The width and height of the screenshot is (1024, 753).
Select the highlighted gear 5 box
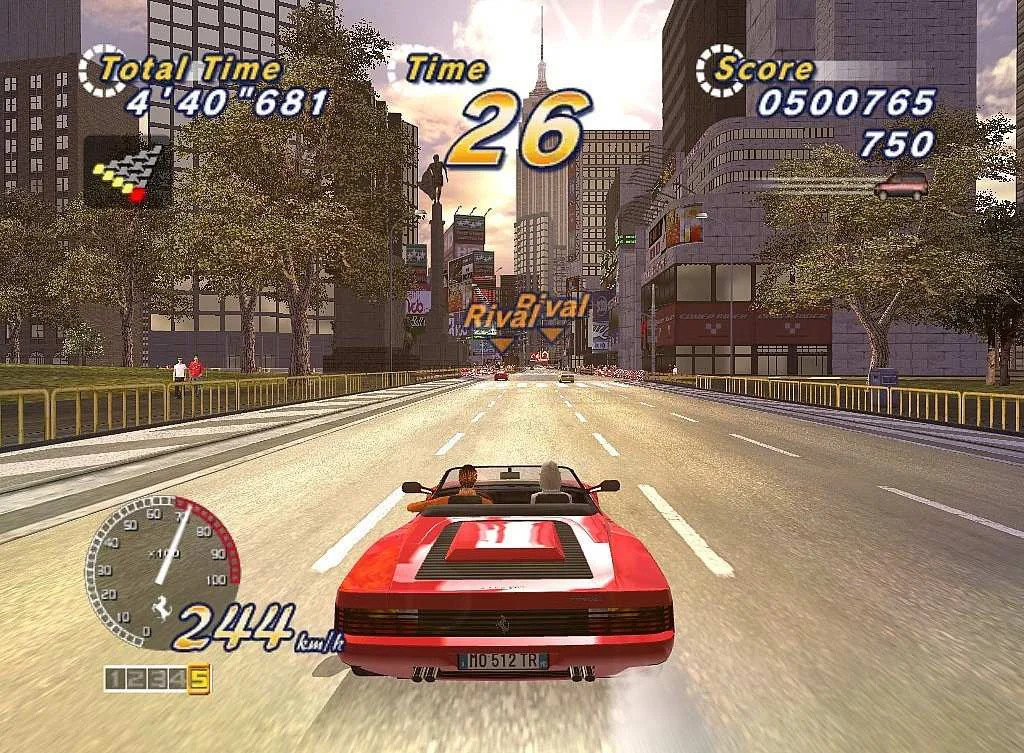pos(199,680)
